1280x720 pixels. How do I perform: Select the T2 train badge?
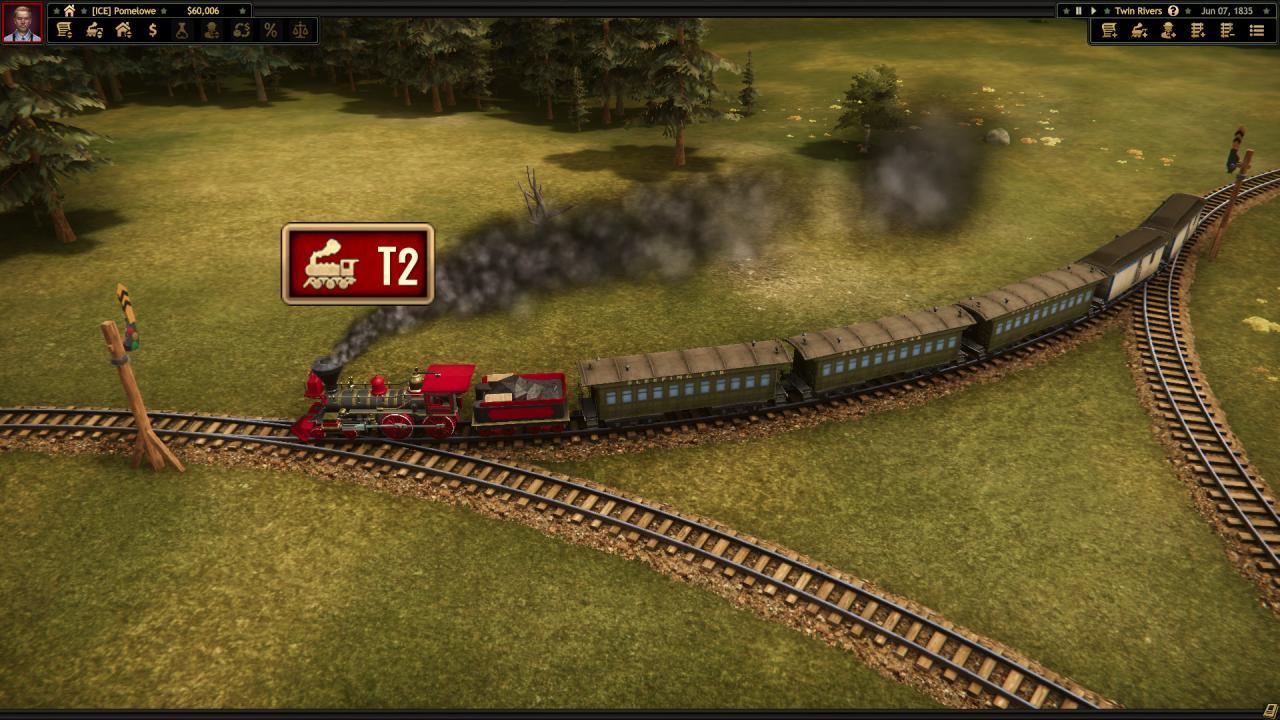pos(358,264)
